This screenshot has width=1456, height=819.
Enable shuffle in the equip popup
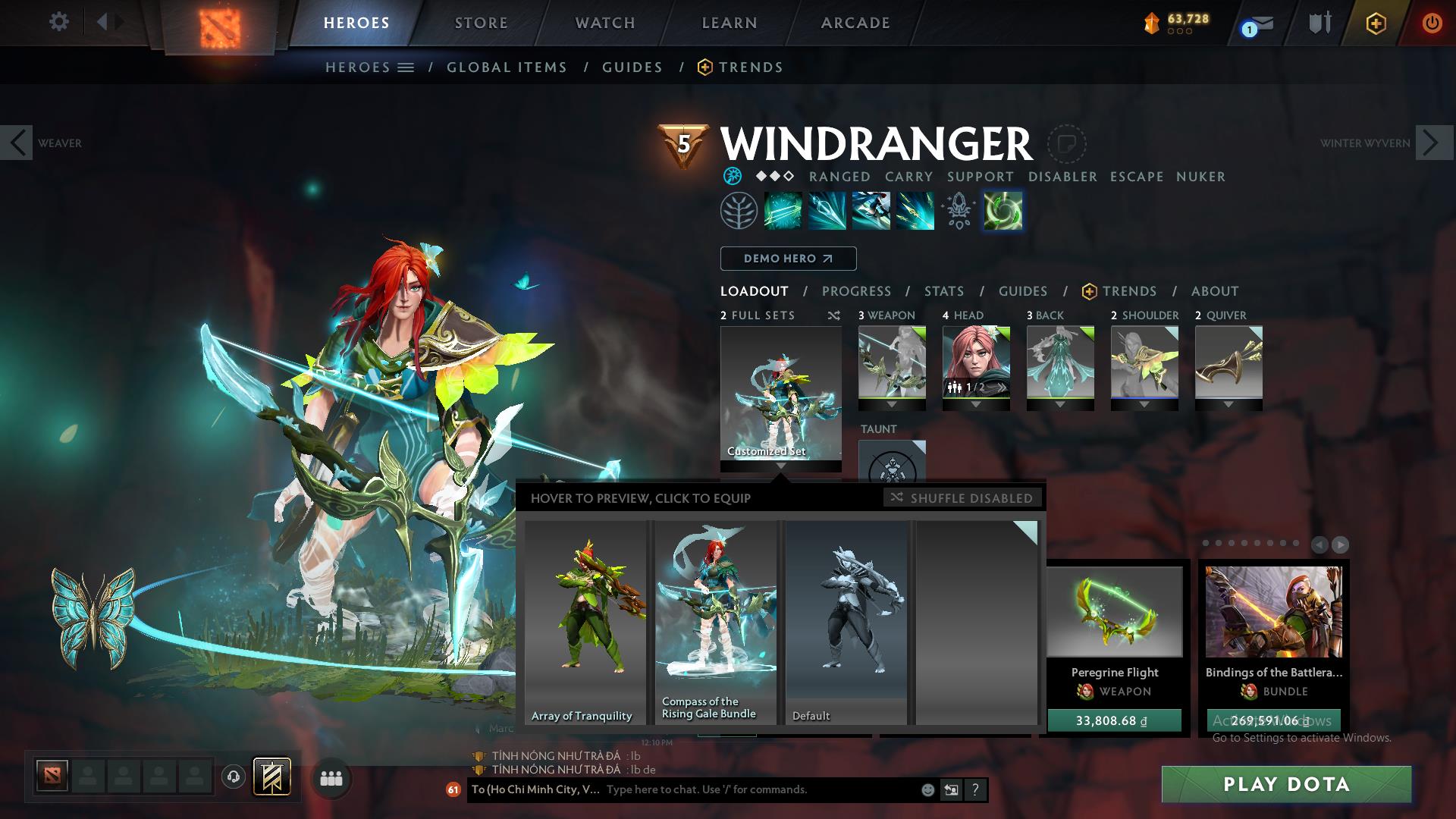[x=963, y=498]
